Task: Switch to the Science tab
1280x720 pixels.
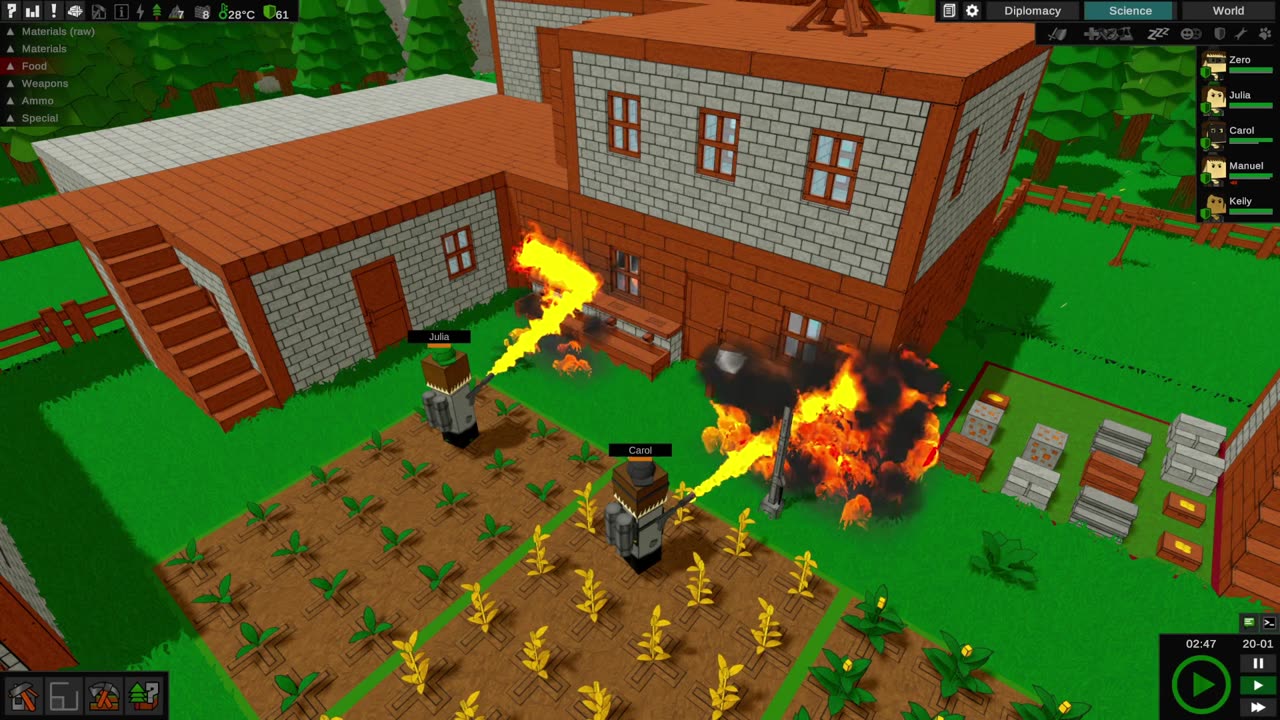Action: click(x=1130, y=11)
